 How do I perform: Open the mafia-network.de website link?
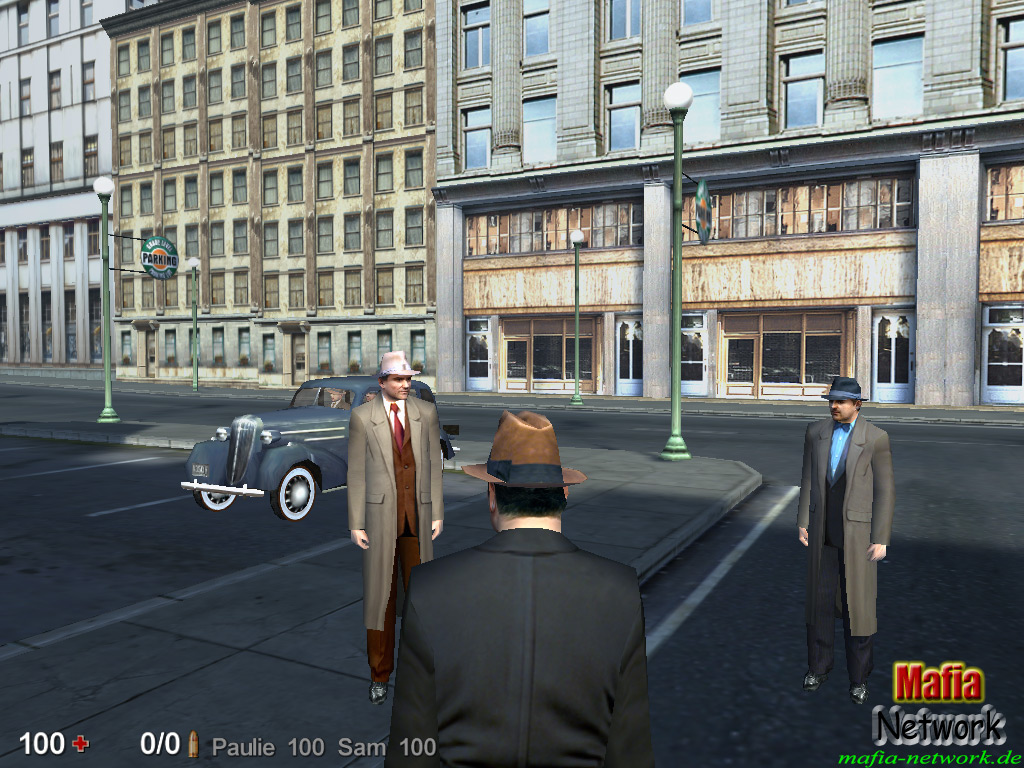tap(929, 757)
